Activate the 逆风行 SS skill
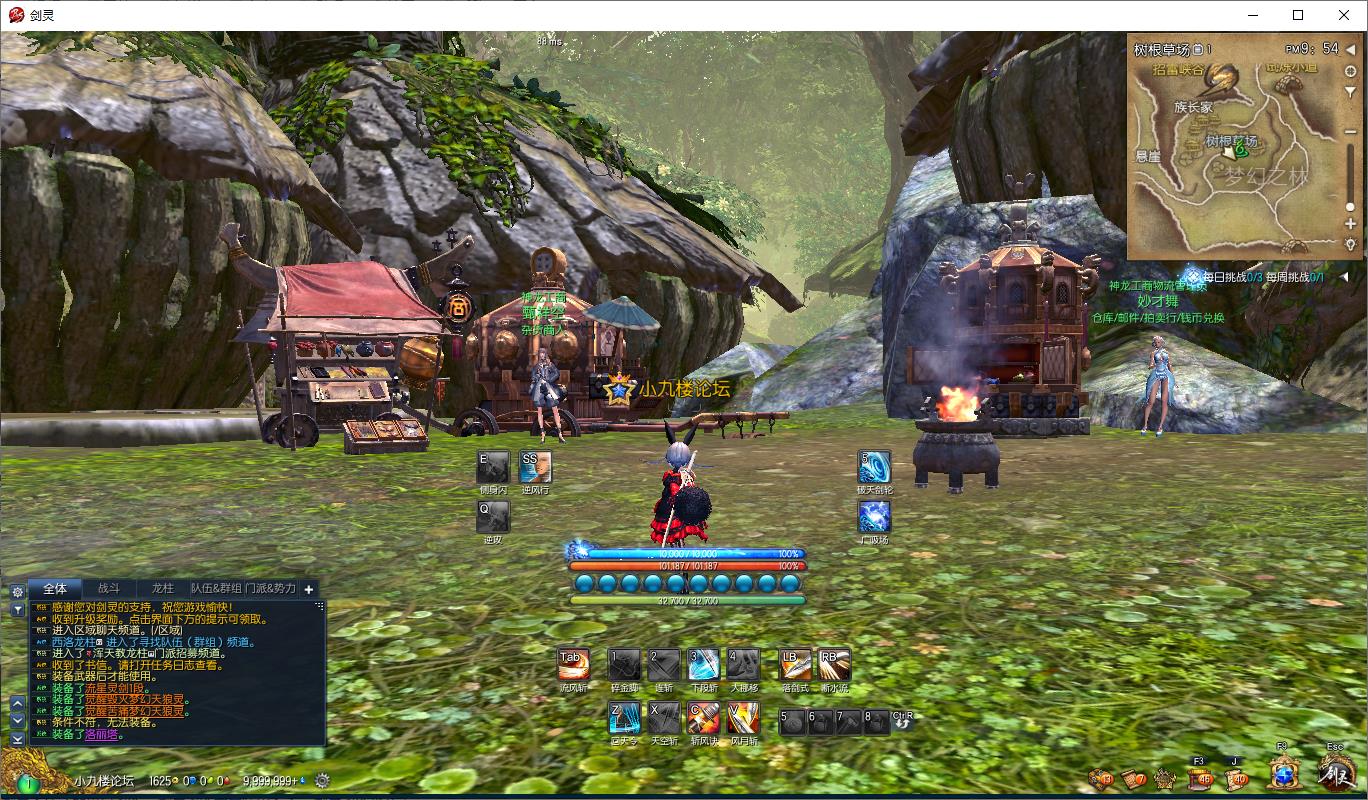Image resolution: width=1368 pixels, height=800 pixels. 535,467
